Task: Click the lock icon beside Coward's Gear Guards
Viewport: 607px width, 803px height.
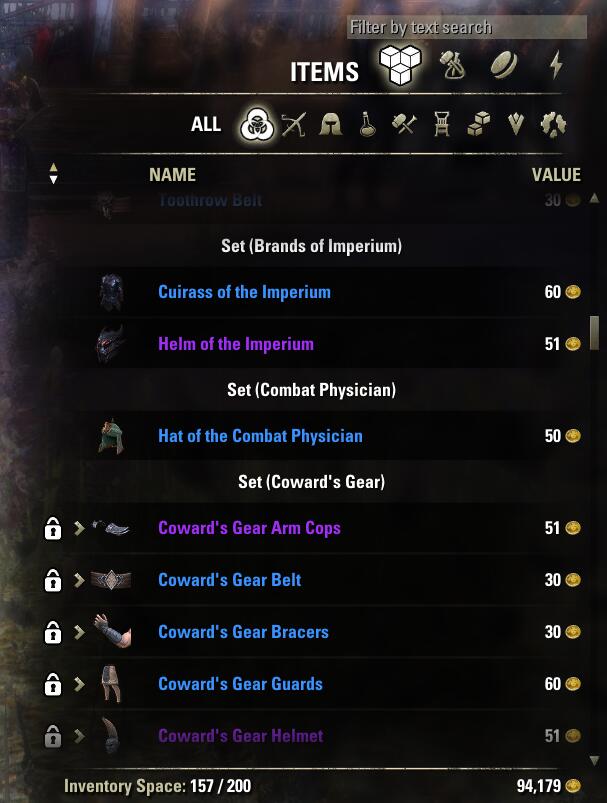Action: pos(53,685)
